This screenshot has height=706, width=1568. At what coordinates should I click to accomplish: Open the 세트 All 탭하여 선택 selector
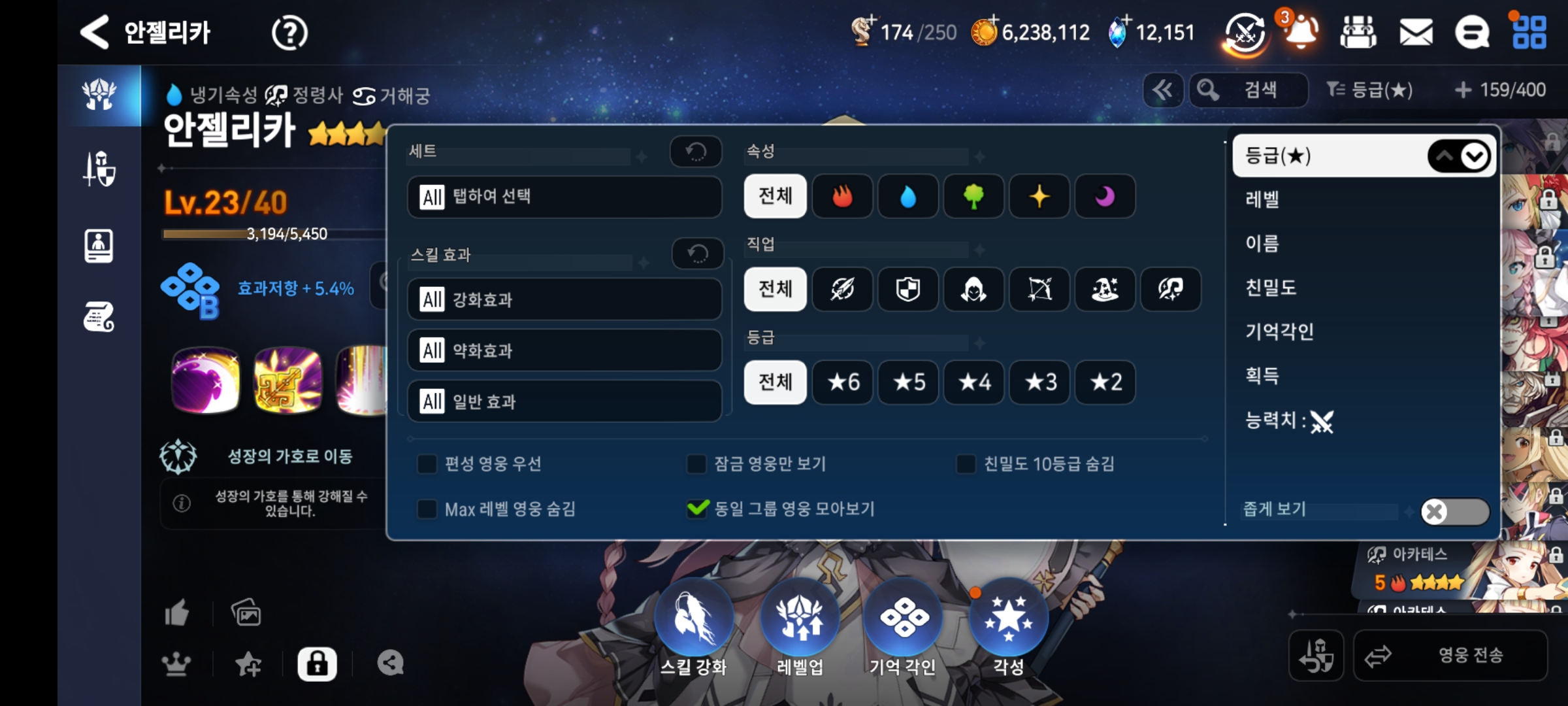(x=564, y=197)
